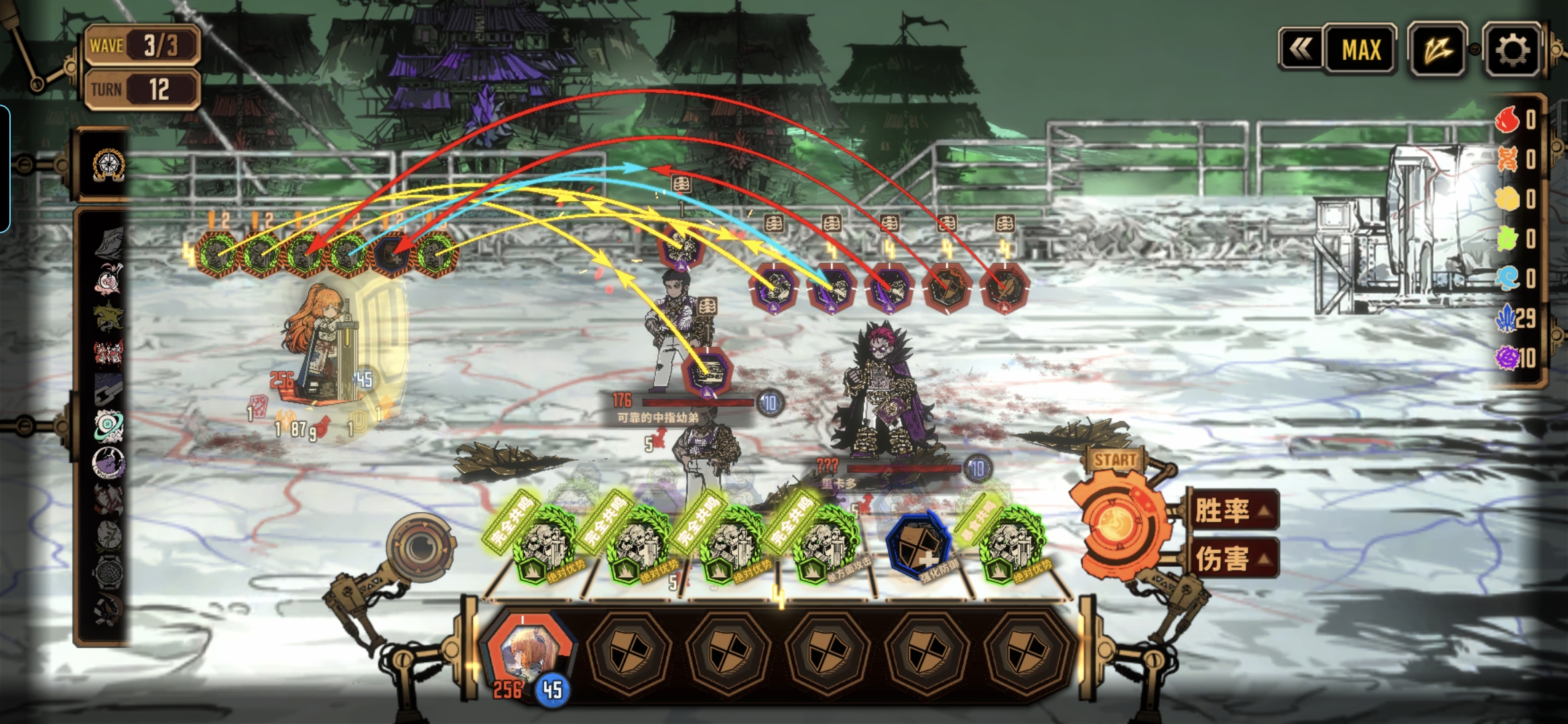Click the double left arrow button

[x=1301, y=49]
